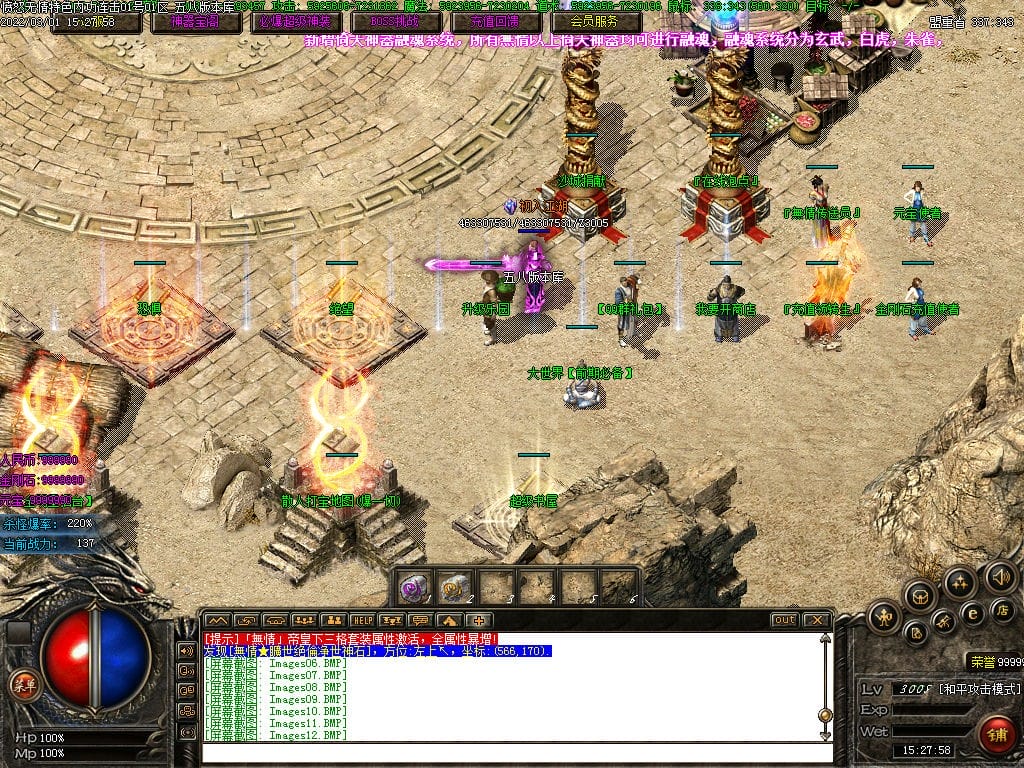1024x768 pixels.
Task: Open the BOSS挑战 menu
Action: tap(395, 21)
